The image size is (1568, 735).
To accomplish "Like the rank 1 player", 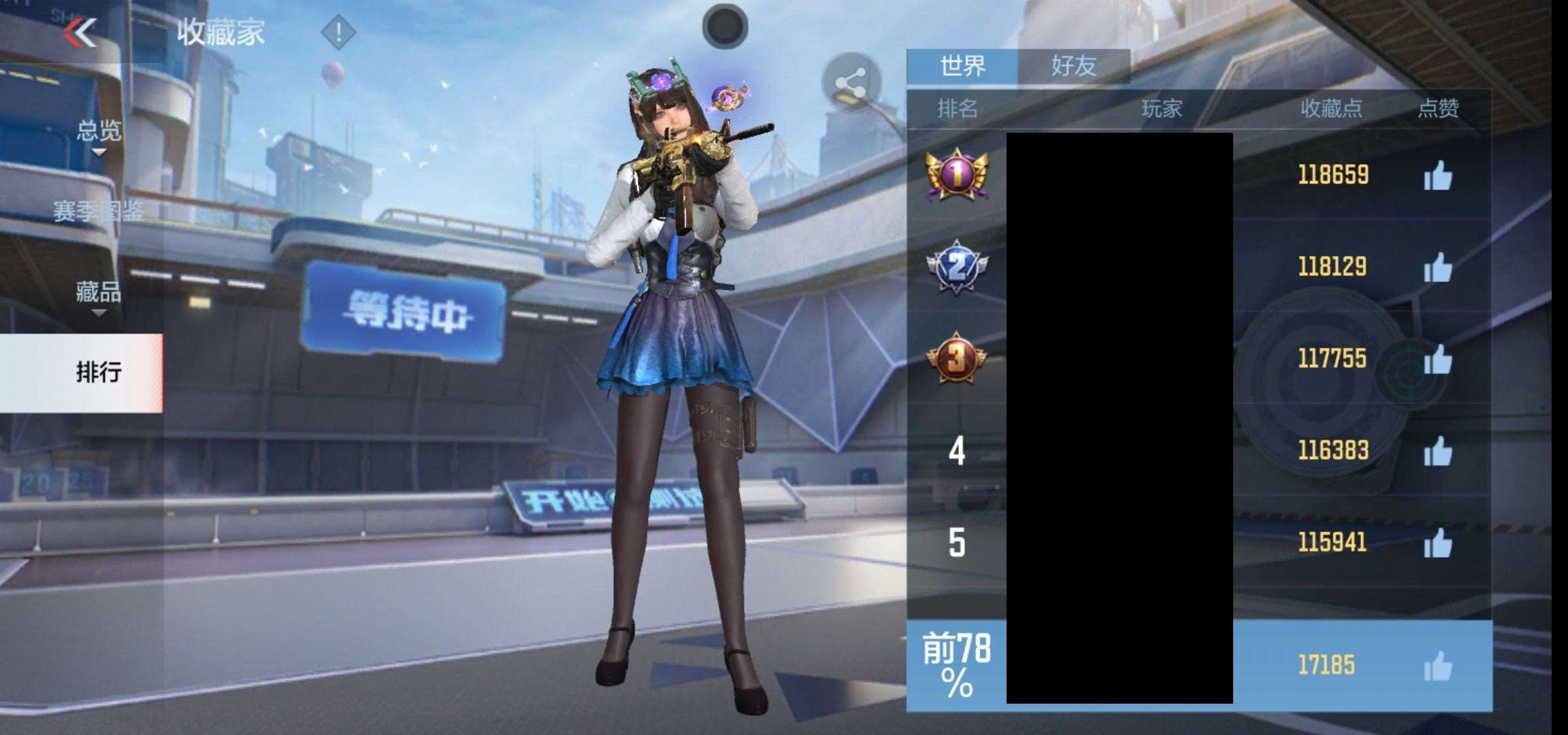I will [1437, 176].
